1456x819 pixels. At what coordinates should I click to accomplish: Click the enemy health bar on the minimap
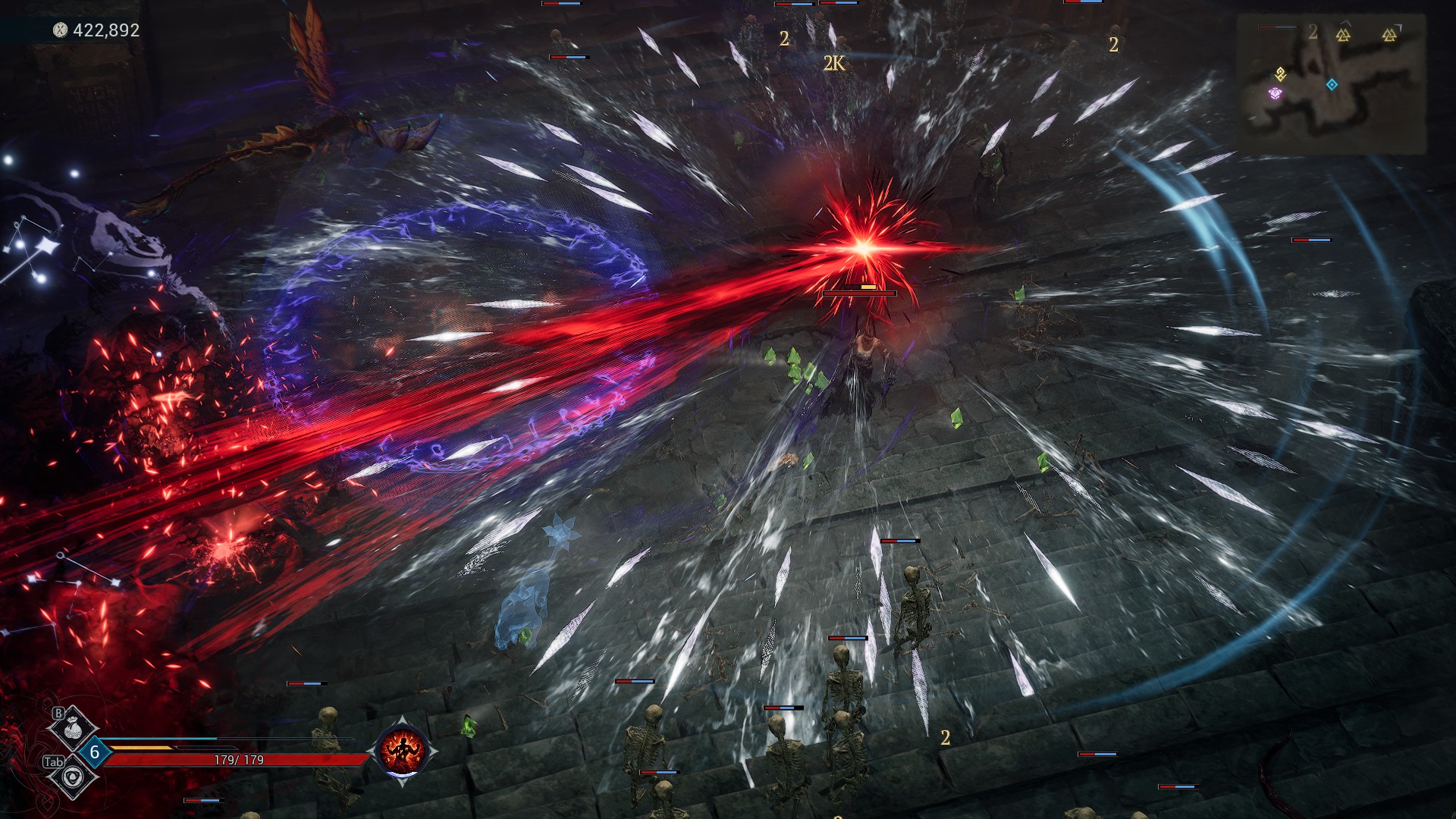pyautogui.click(x=1278, y=27)
